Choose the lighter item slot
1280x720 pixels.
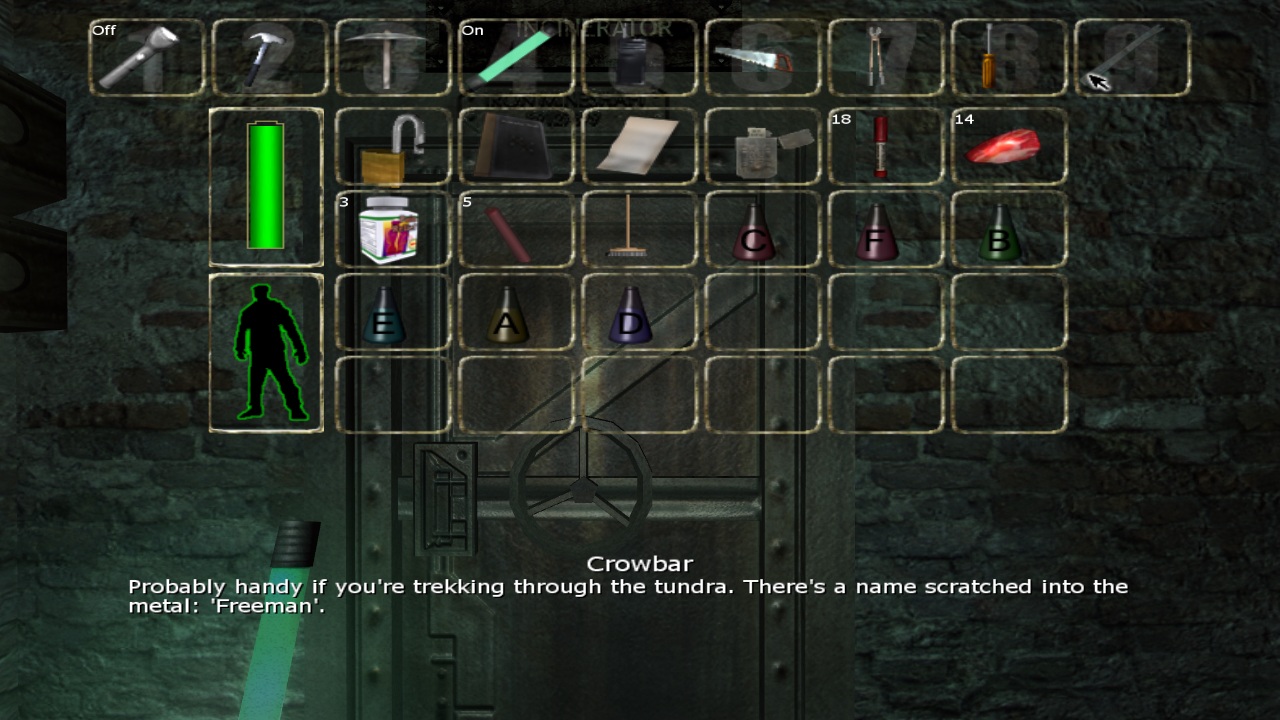762,147
